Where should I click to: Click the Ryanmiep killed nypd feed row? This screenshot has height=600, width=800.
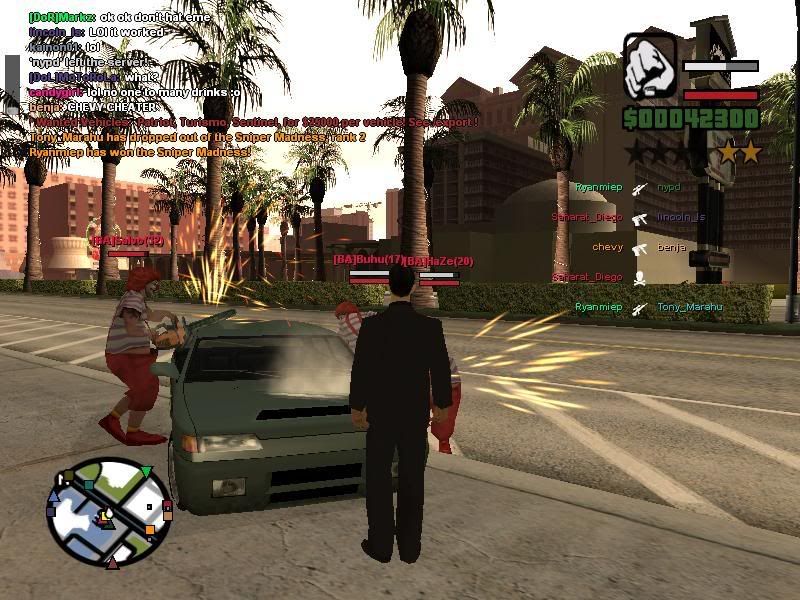click(x=629, y=187)
